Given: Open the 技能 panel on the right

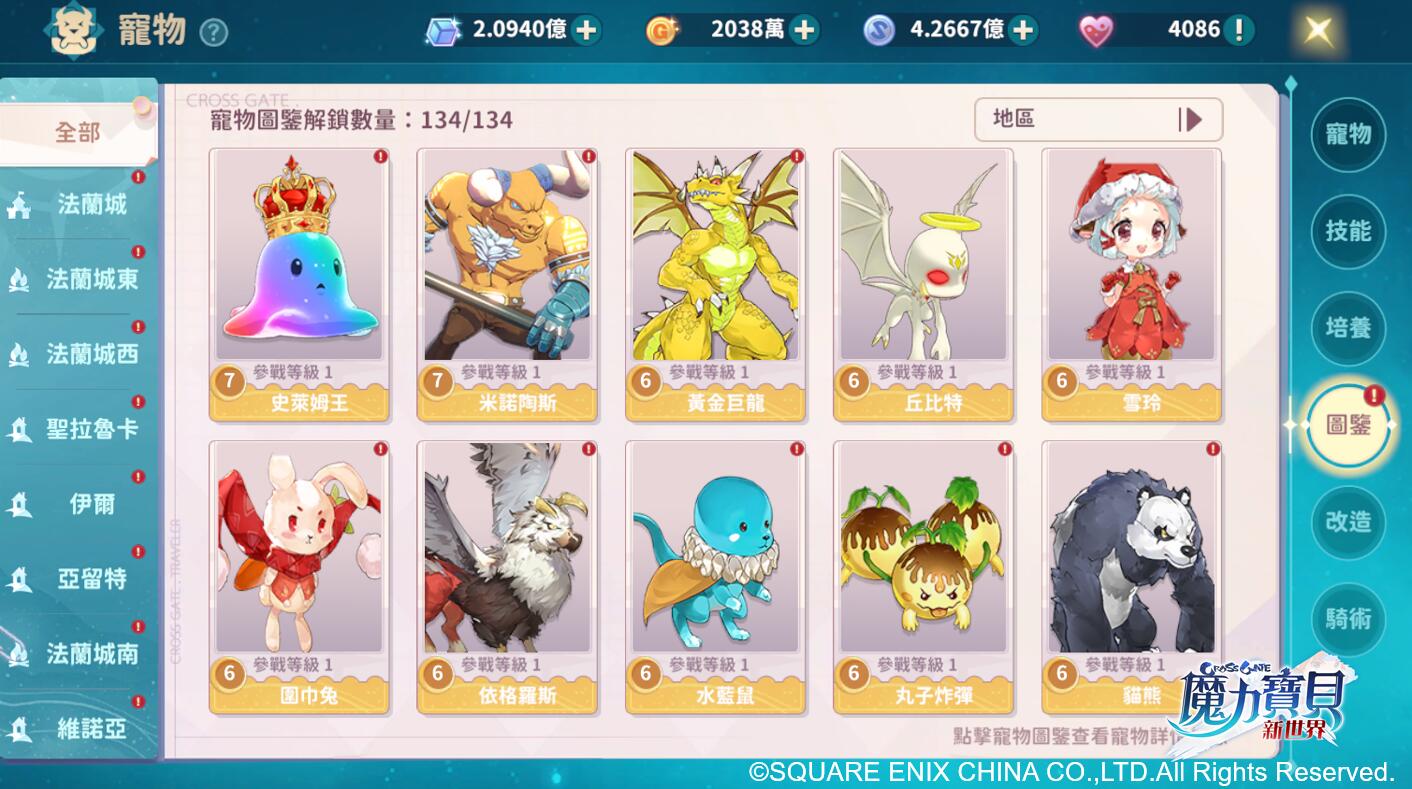Looking at the screenshot, I should coord(1348,232).
